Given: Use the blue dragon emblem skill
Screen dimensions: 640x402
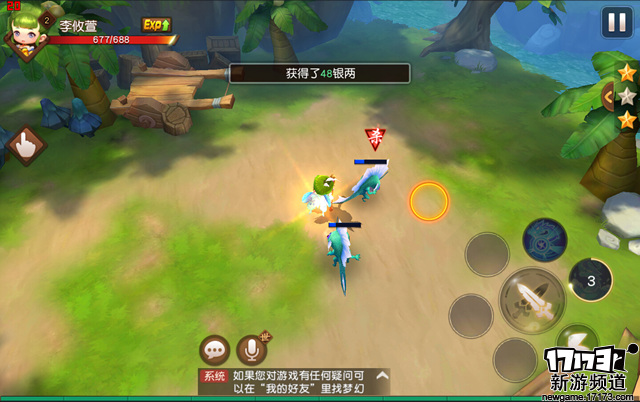Looking at the screenshot, I should (x=545, y=237).
